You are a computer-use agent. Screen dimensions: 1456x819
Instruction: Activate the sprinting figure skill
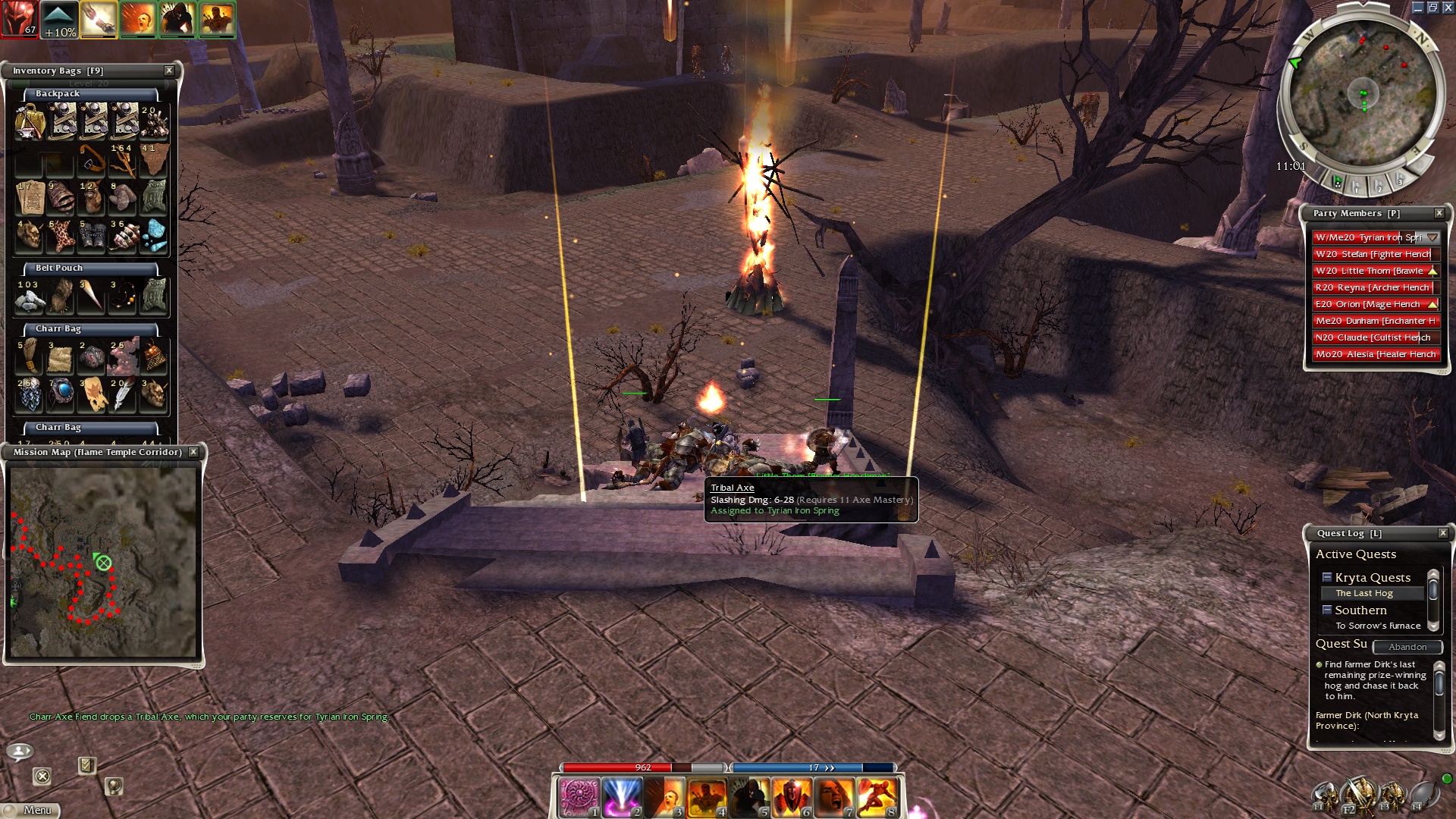[877, 796]
